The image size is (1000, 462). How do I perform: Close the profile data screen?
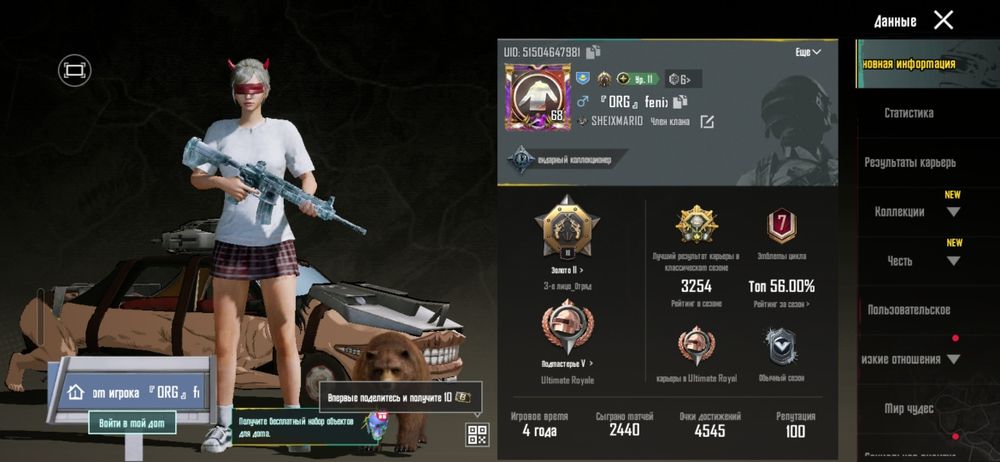tap(943, 20)
